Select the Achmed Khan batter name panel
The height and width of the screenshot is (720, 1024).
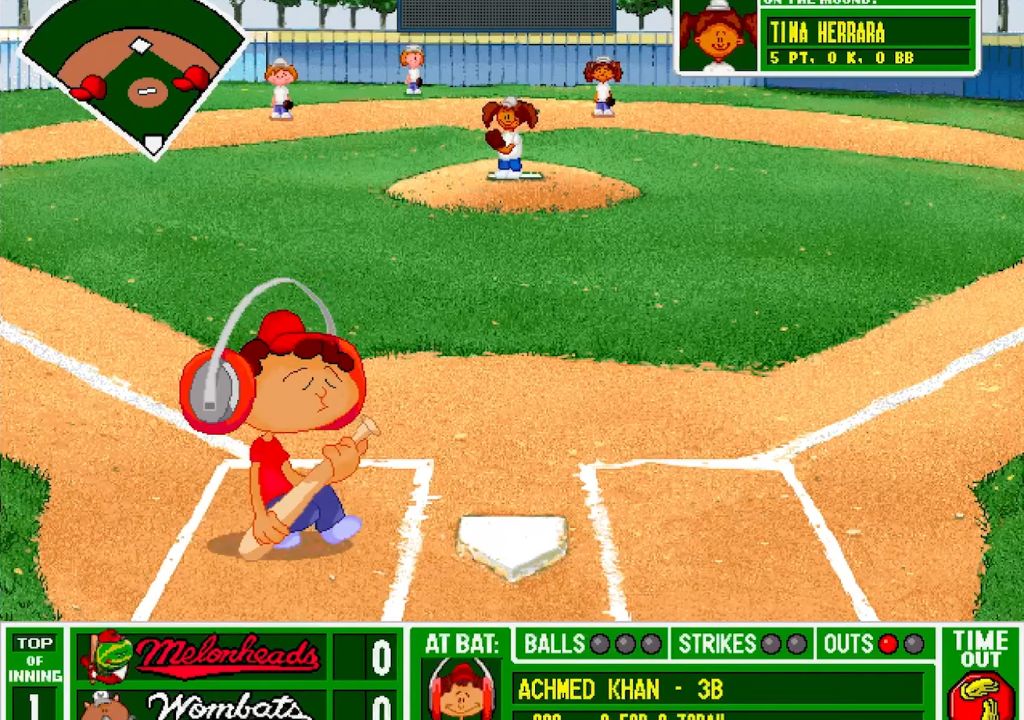716,689
